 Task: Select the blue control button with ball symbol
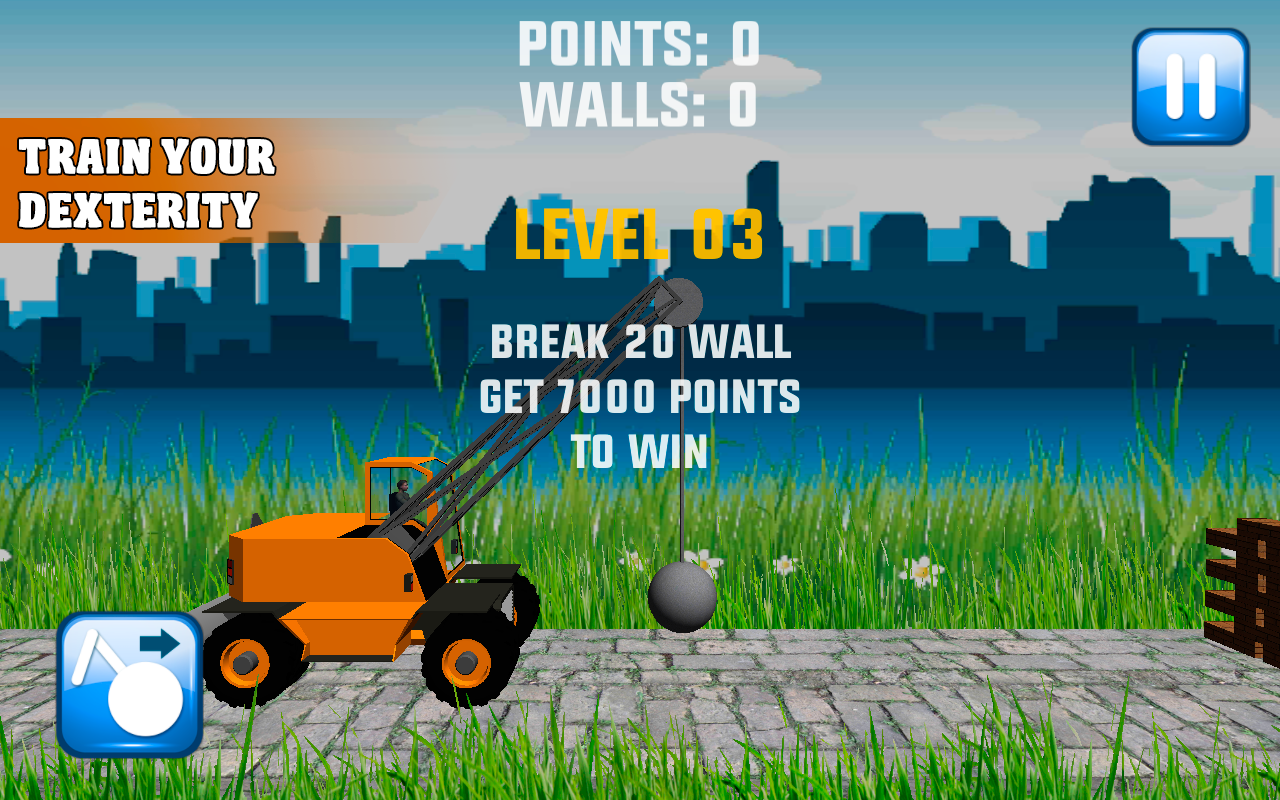(130, 685)
